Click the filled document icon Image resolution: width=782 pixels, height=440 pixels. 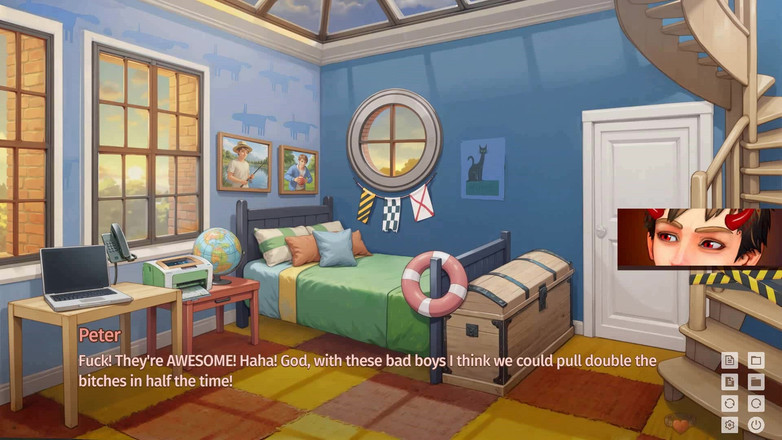[x=730, y=381]
